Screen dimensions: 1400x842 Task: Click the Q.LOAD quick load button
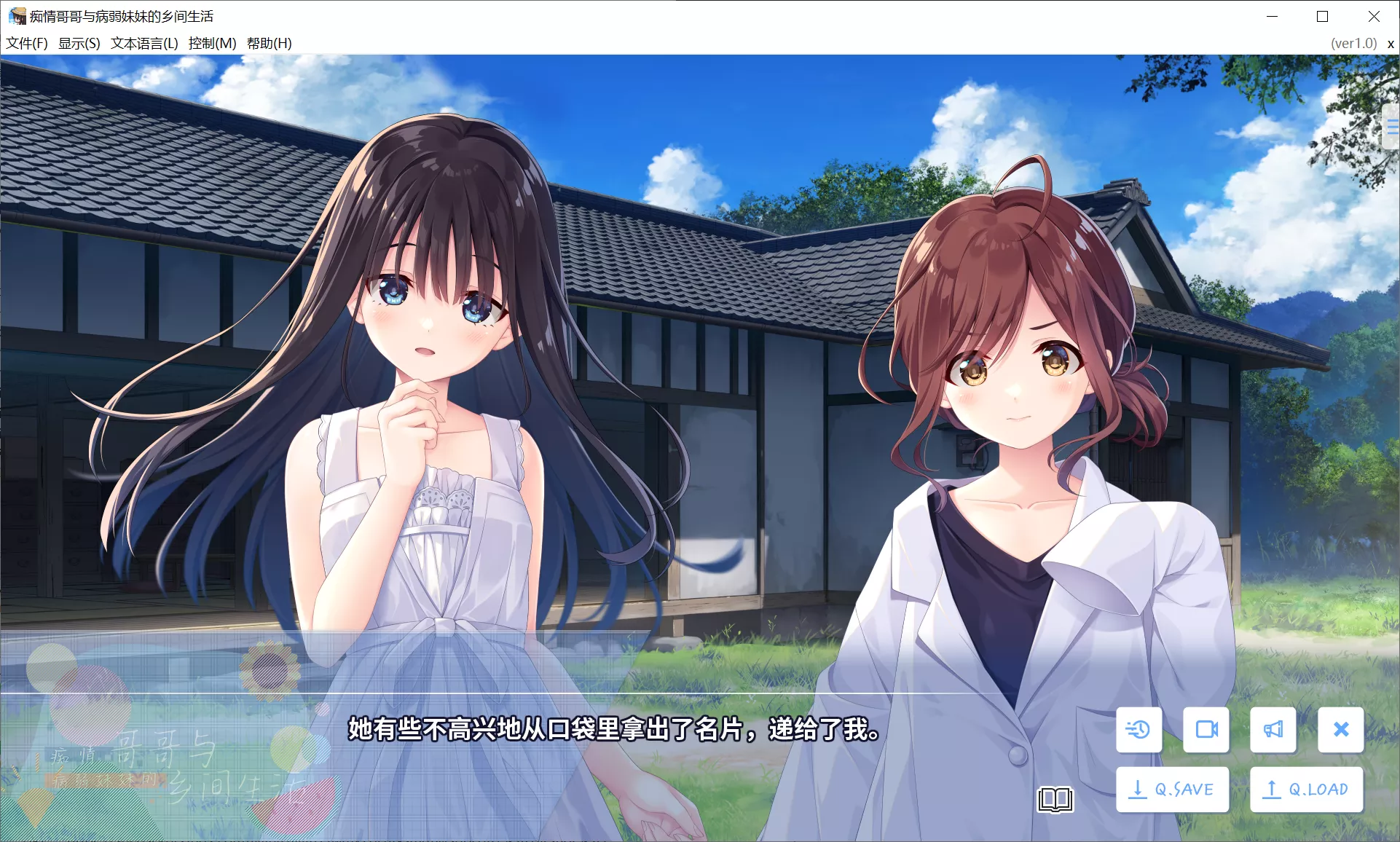[1306, 790]
